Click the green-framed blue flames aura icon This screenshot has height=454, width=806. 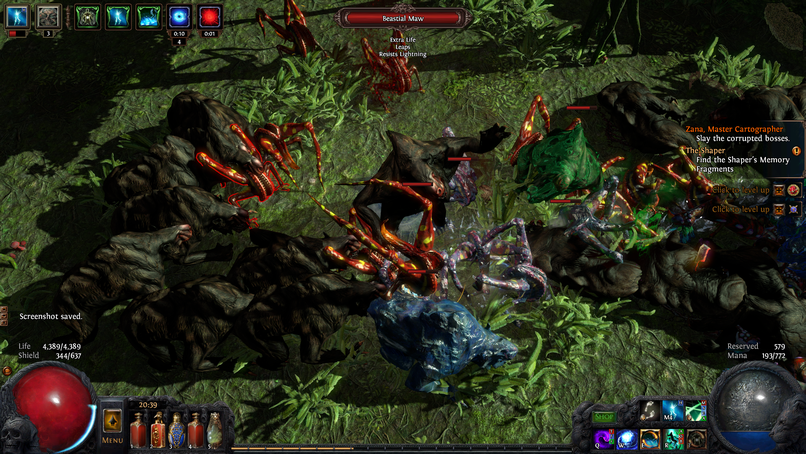click(149, 17)
